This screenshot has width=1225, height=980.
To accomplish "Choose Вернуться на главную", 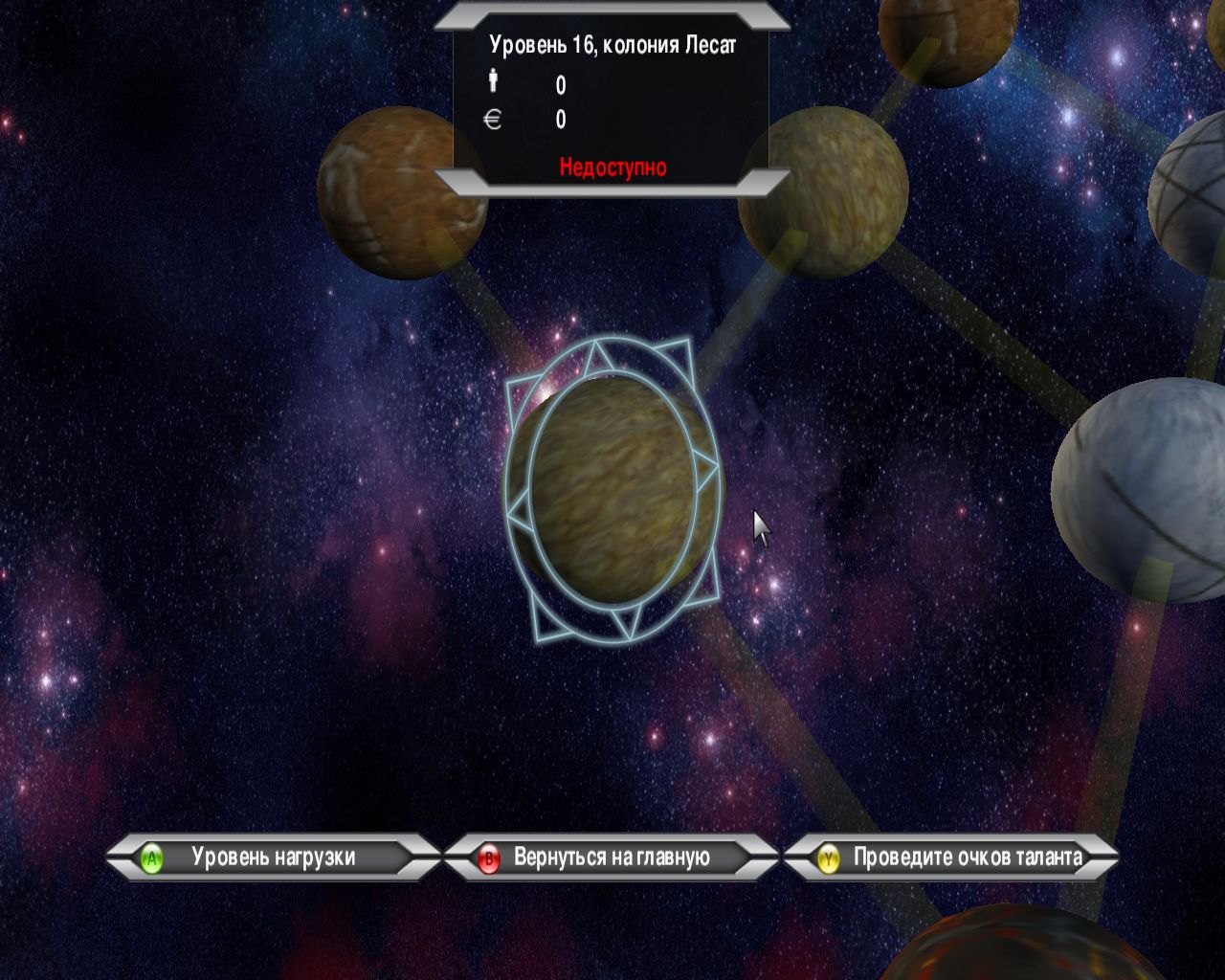I will pos(610,858).
